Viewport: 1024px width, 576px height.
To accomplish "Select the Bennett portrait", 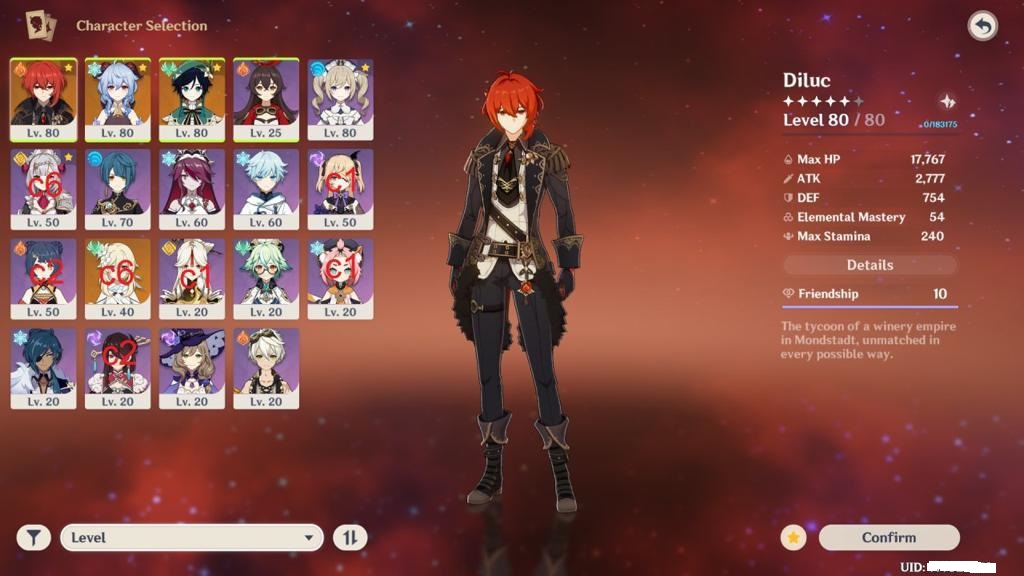I will point(265,368).
